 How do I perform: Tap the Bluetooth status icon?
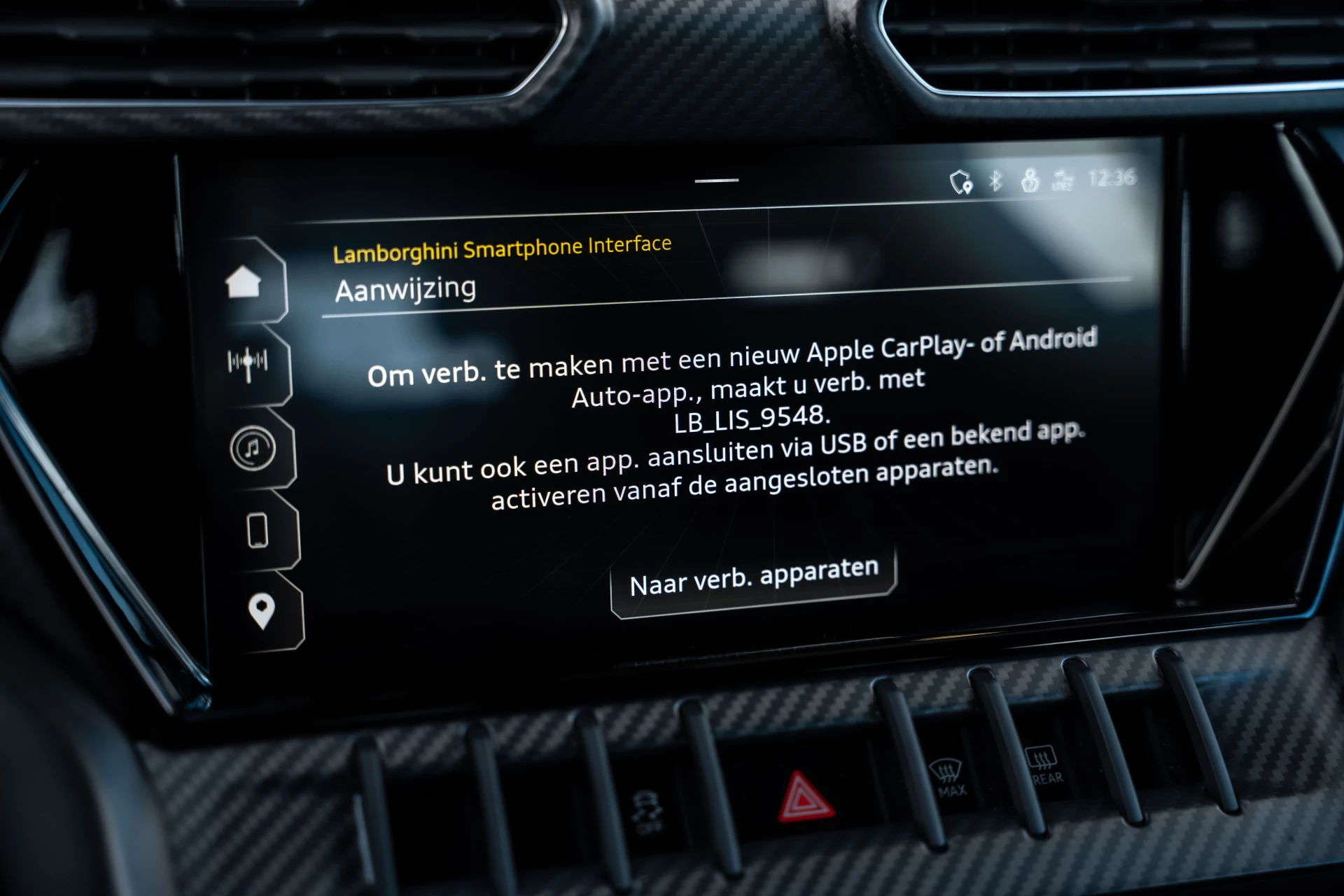pyautogui.click(x=997, y=181)
